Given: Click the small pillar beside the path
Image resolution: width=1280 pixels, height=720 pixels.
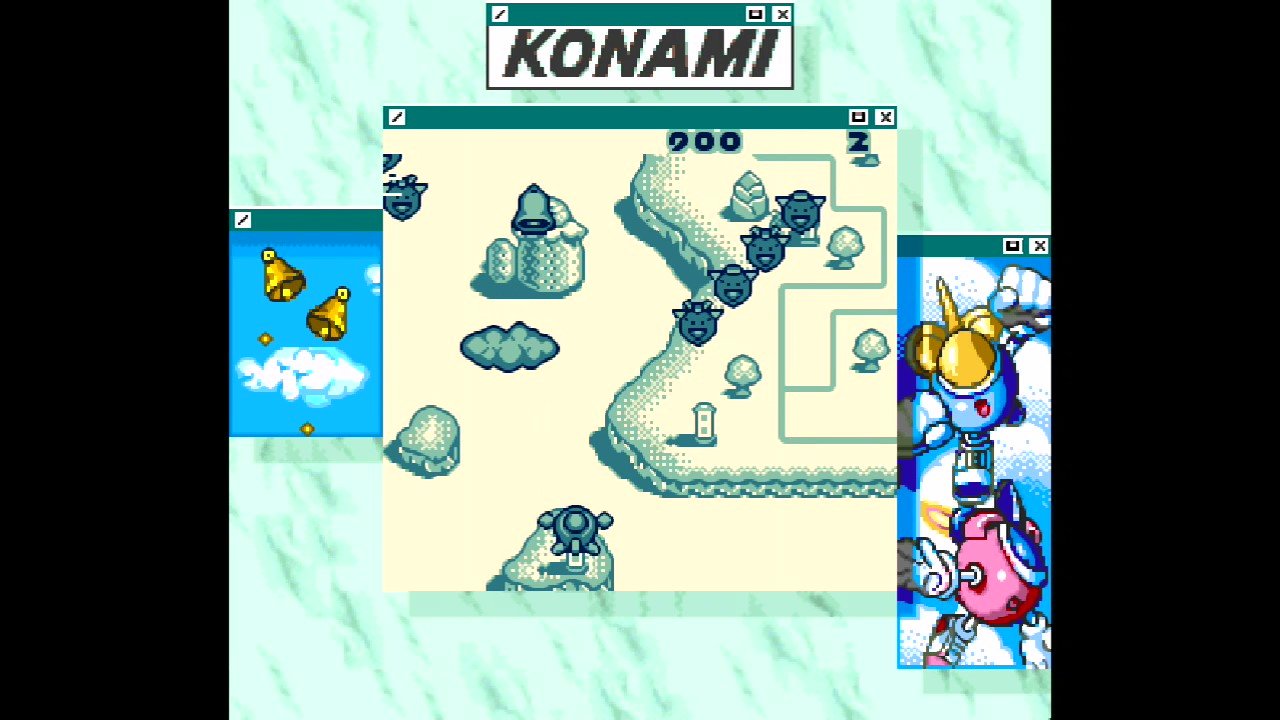Looking at the screenshot, I should [702, 424].
